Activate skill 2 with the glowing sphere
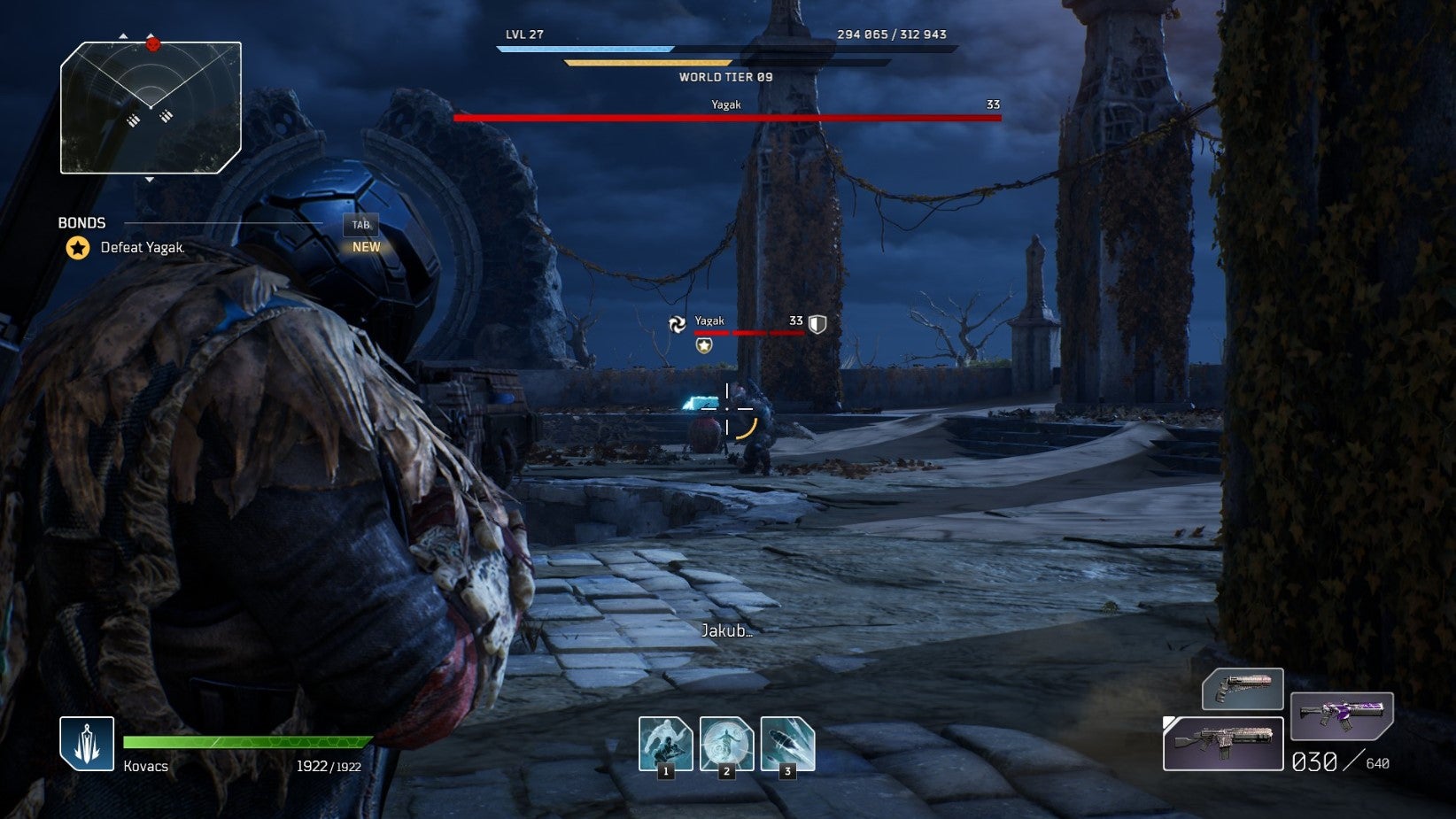Screen dimensions: 1456x819 tap(726, 743)
